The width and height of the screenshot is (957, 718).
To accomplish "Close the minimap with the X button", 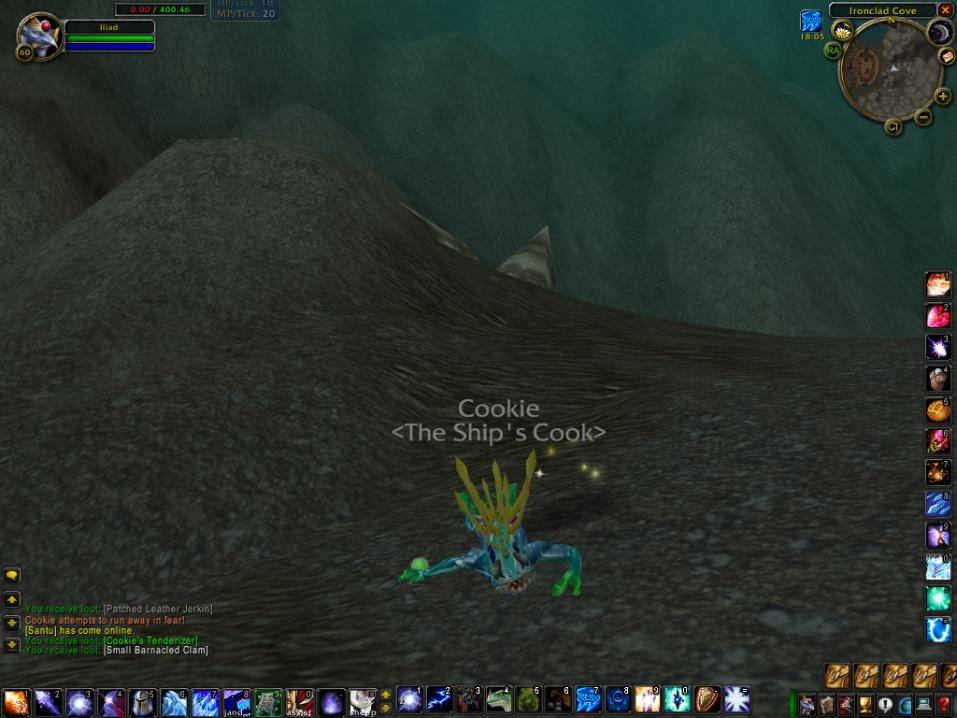I will [945, 10].
